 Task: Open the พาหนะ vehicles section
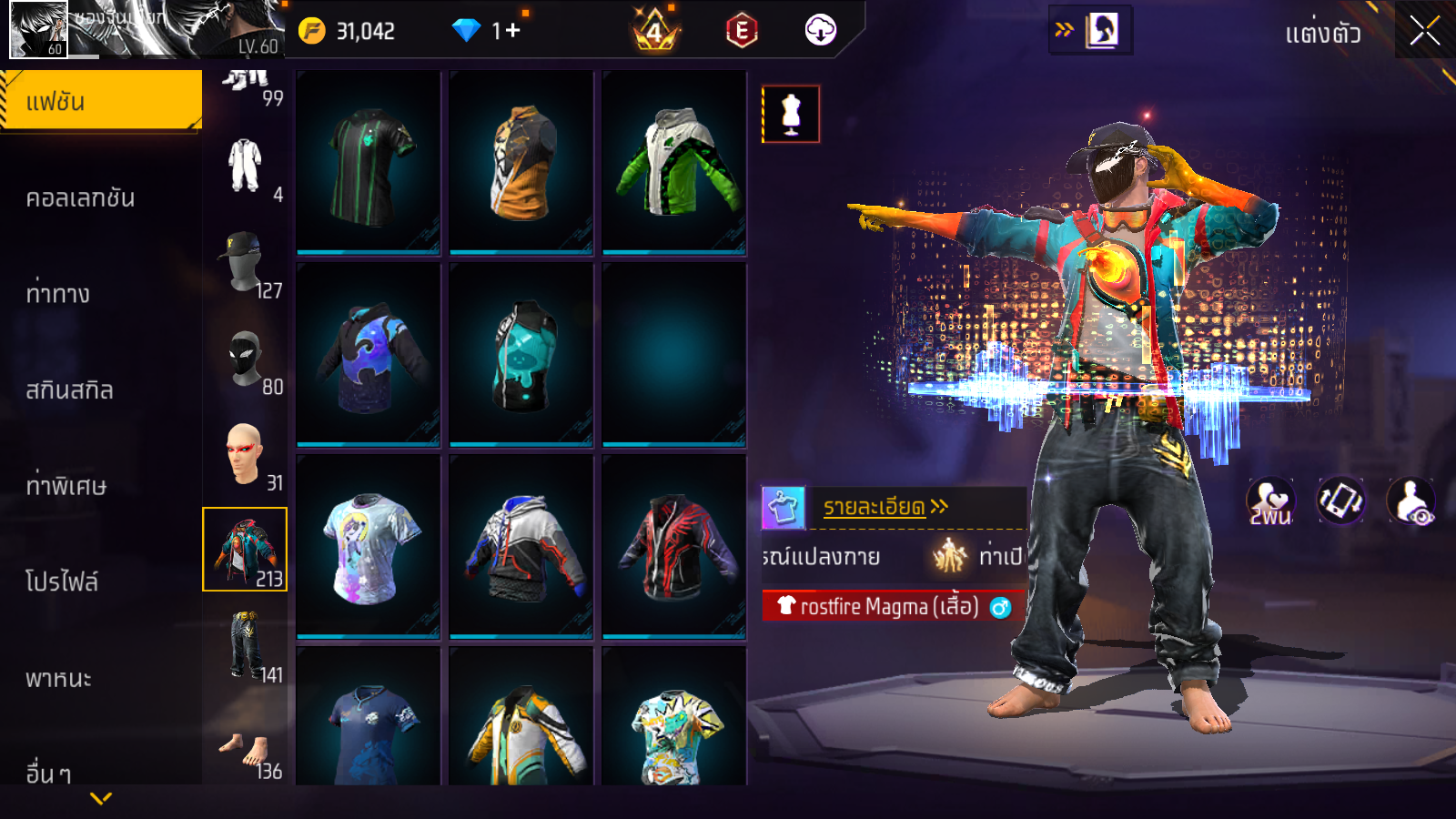58,678
